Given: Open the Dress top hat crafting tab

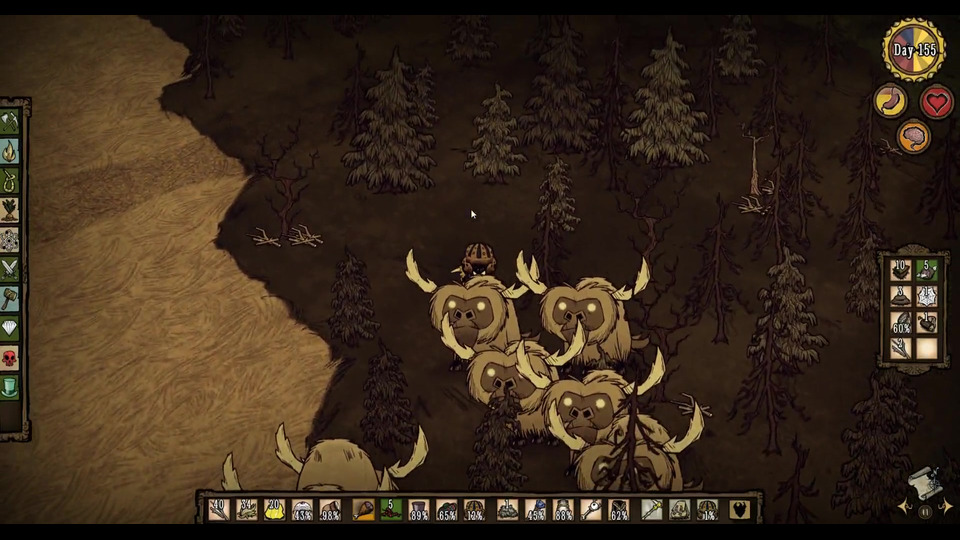Looking at the screenshot, I should [x=10, y=386].
